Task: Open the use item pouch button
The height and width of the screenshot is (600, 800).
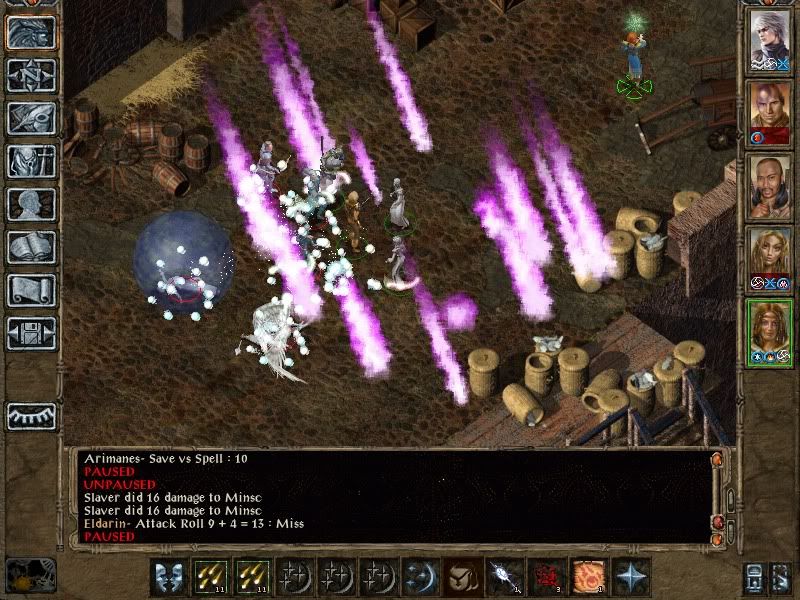Action: point(462,577)
